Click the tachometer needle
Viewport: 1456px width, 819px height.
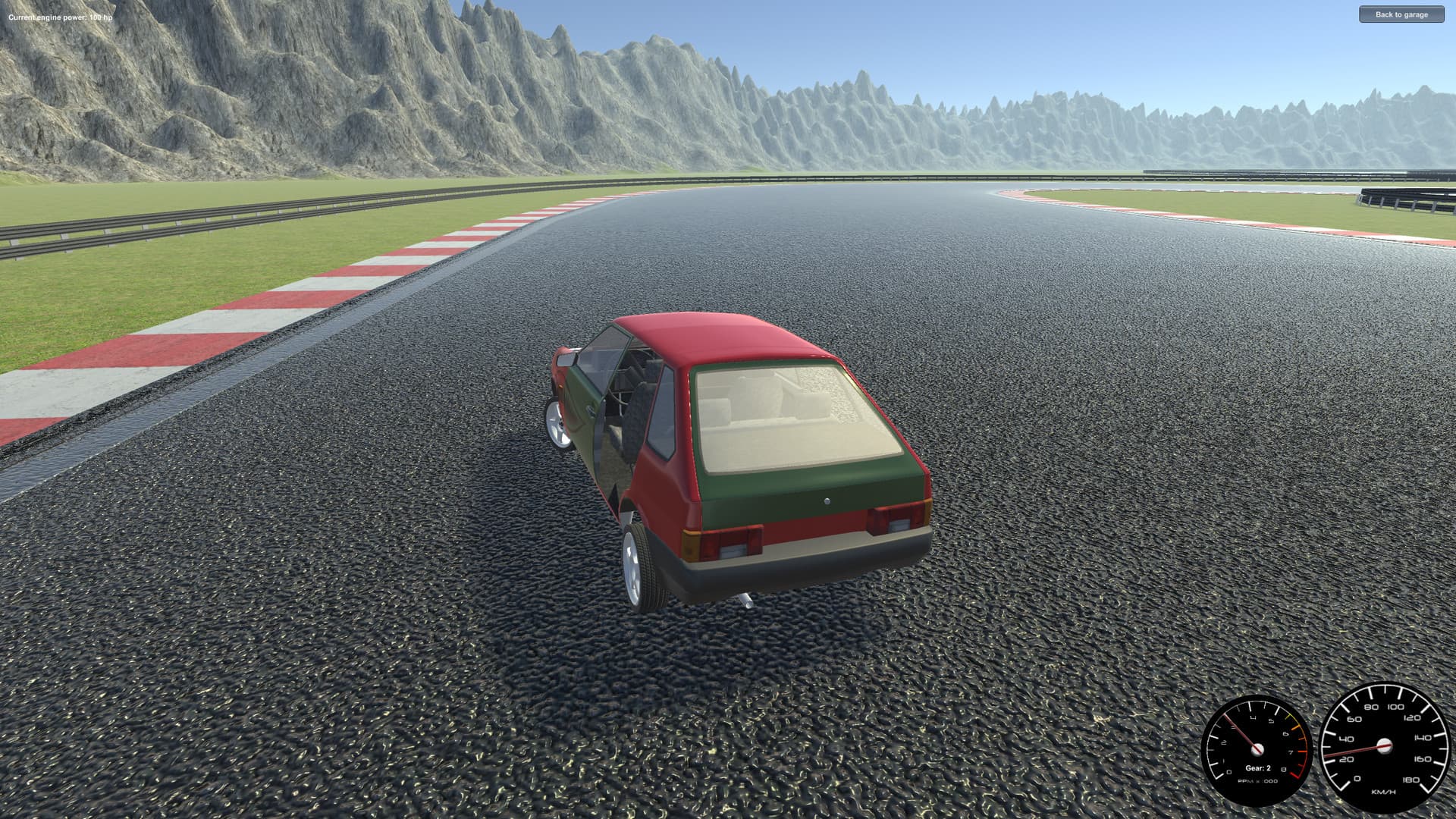click(x=1240, y=733)
